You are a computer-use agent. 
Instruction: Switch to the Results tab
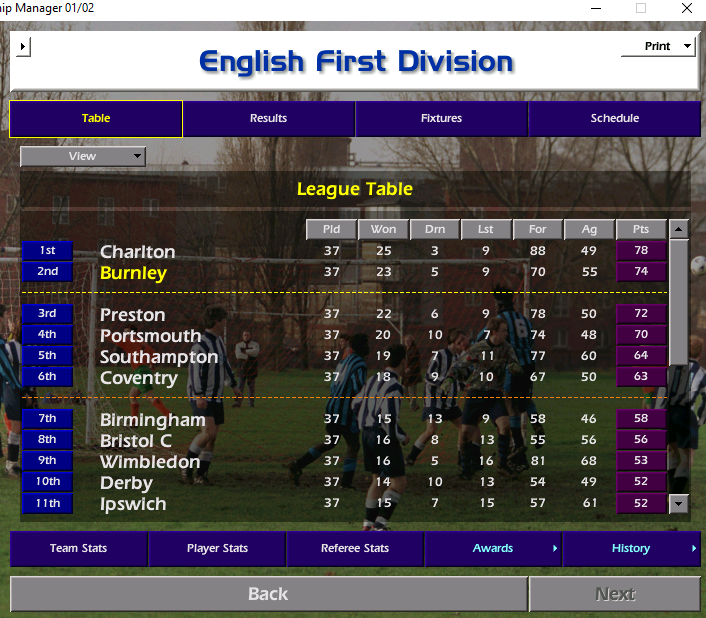pyautogui.click(x=268, y=118)
